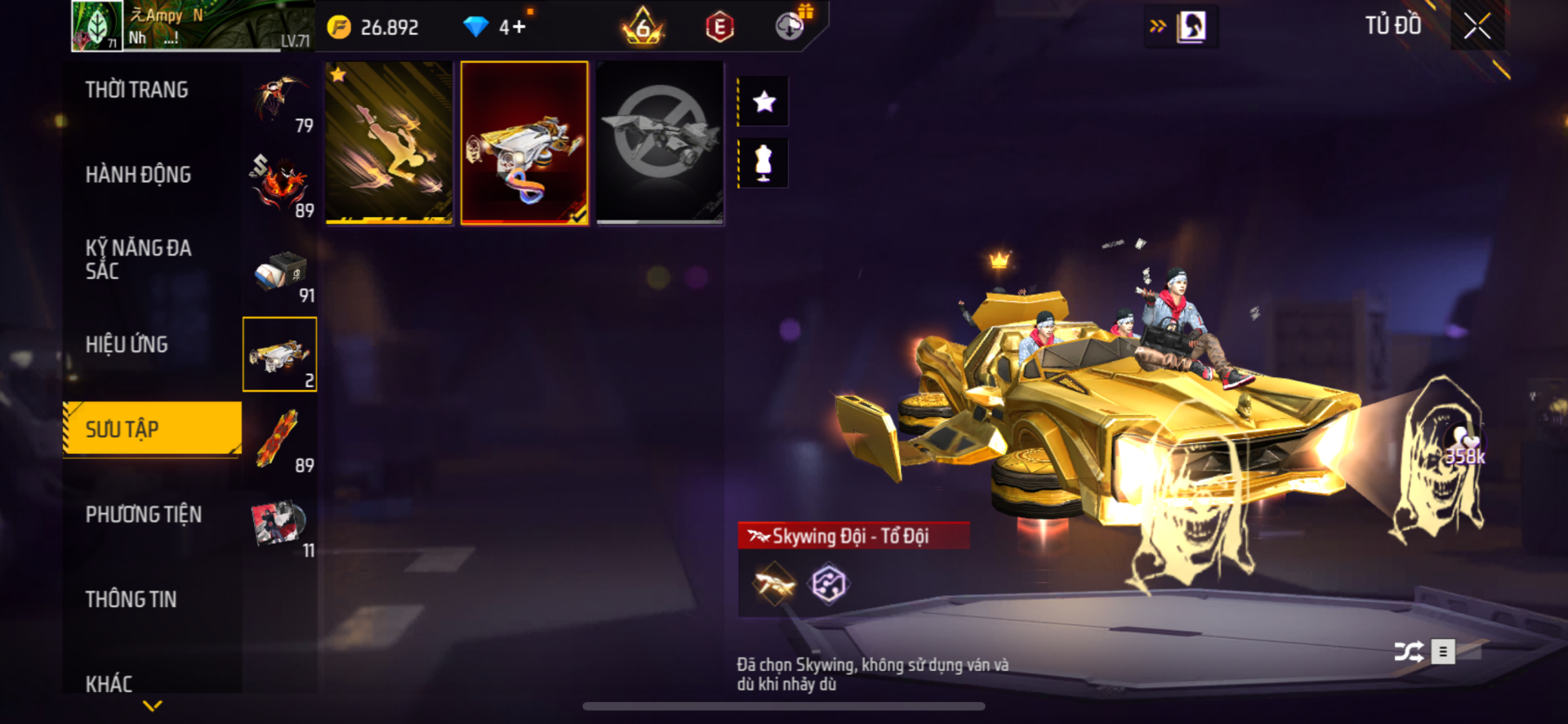Open the Thông Tin section
This screenshot has width=1568, height=724.
pos(131,599)
